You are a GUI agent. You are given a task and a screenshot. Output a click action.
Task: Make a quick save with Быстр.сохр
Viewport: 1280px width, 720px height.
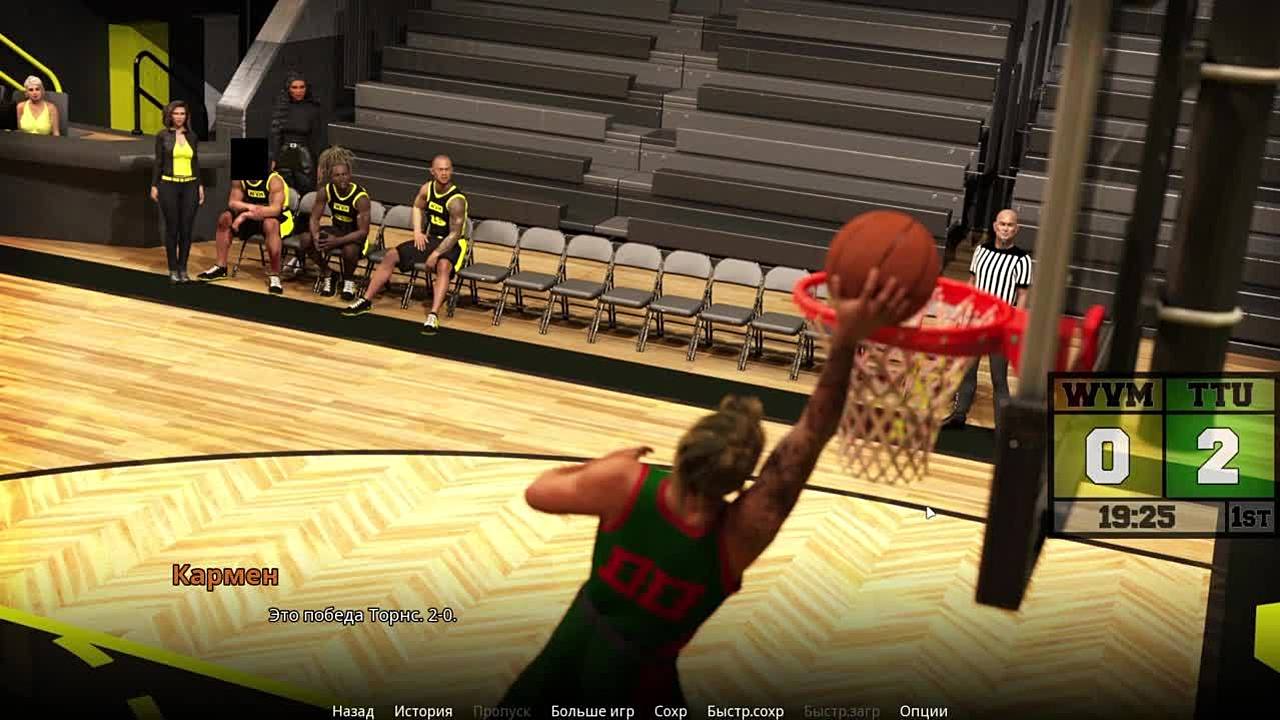(x=745, y=711)
